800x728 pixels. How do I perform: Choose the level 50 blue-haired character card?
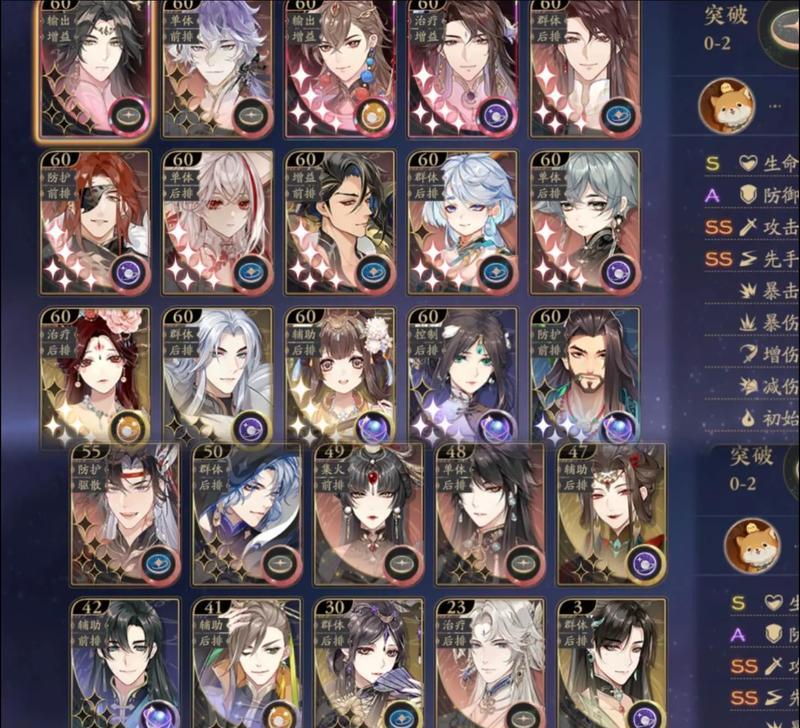[247, 515]
